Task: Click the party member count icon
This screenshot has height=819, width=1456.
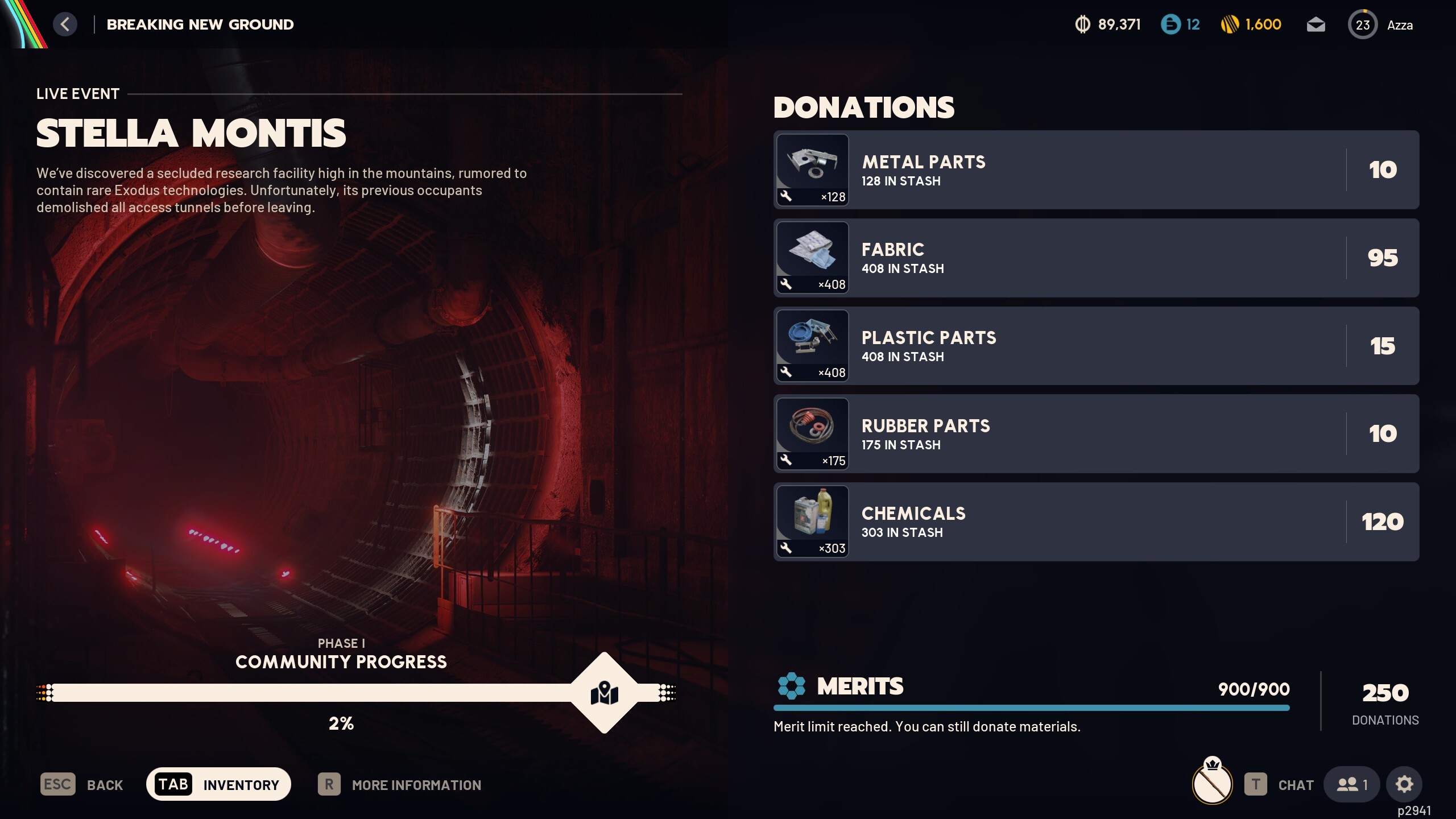Action: click(x=1351, y=784)
